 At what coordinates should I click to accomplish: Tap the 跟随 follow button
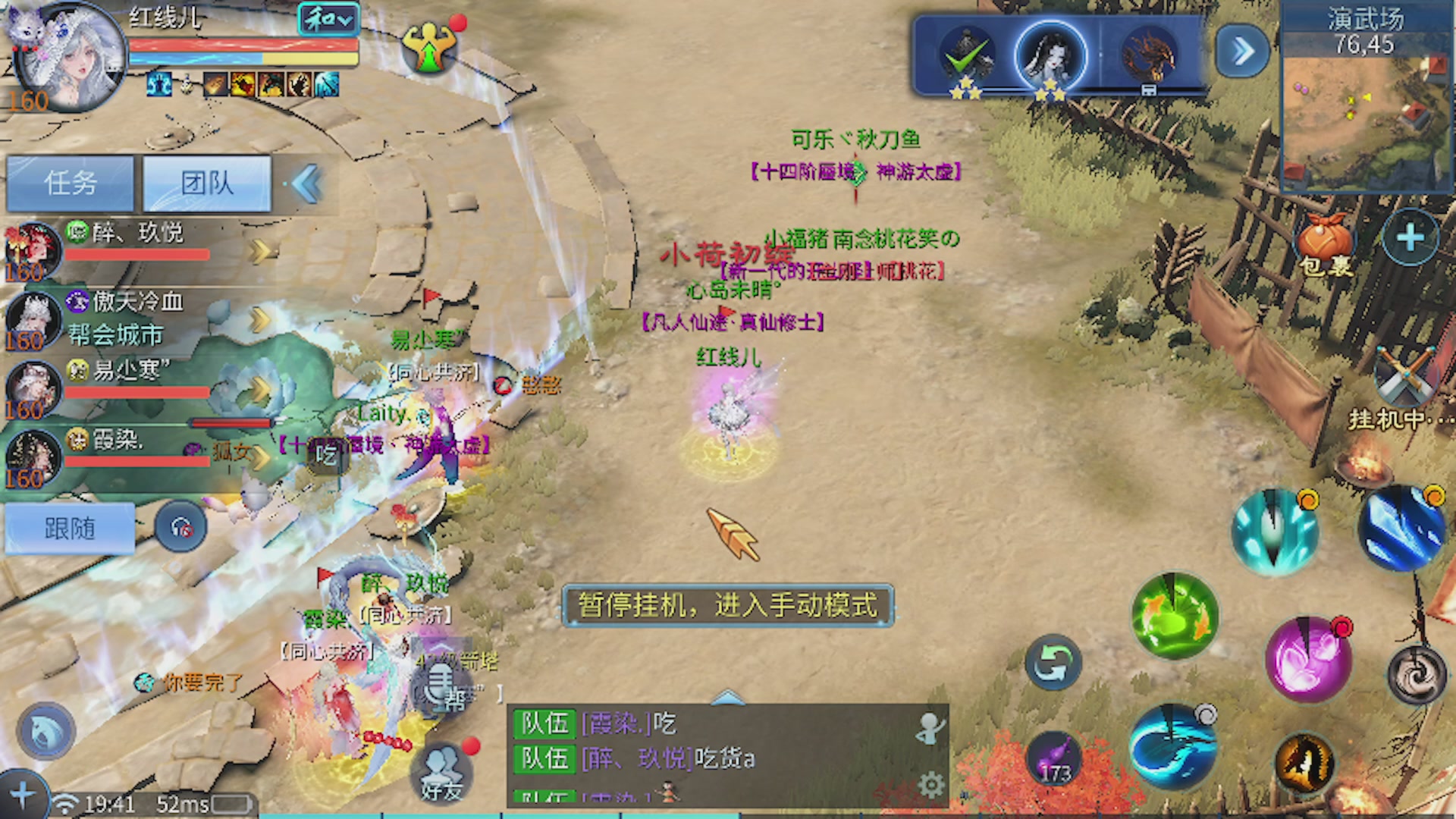coord(68,529)
